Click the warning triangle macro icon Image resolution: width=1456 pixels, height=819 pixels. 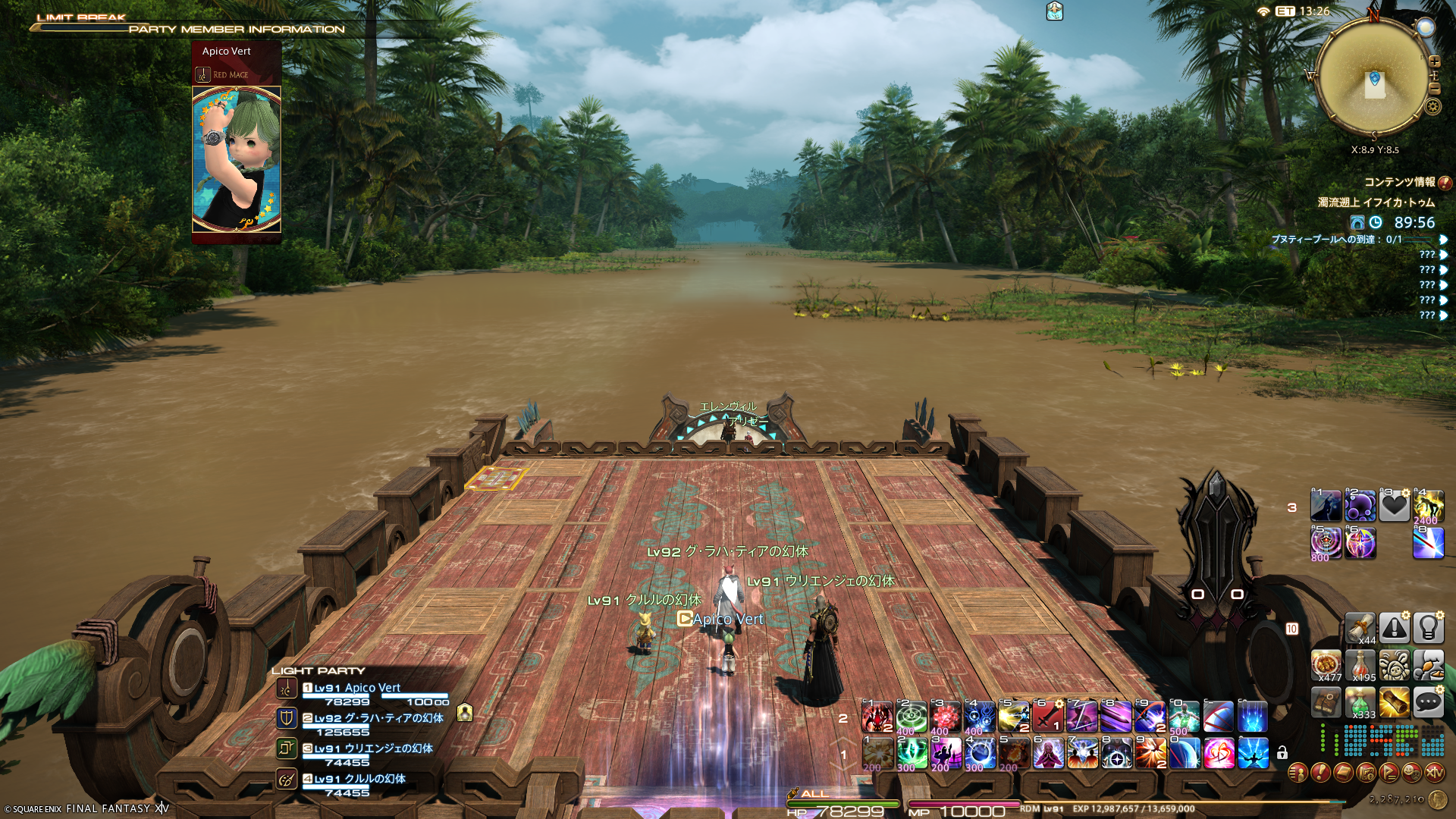[x=1394, y=627]
